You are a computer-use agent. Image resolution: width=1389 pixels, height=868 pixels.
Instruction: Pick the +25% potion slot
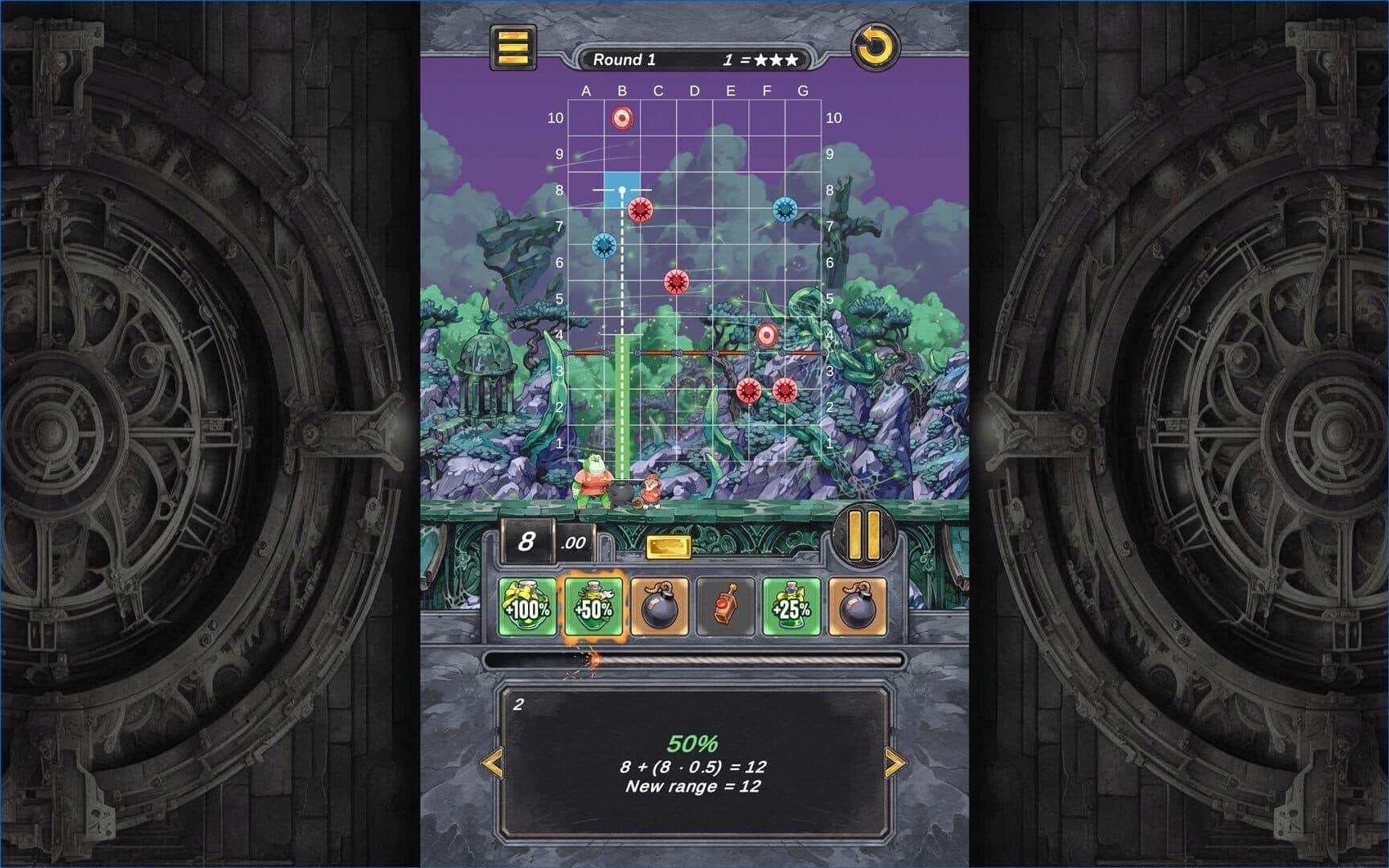791,607
